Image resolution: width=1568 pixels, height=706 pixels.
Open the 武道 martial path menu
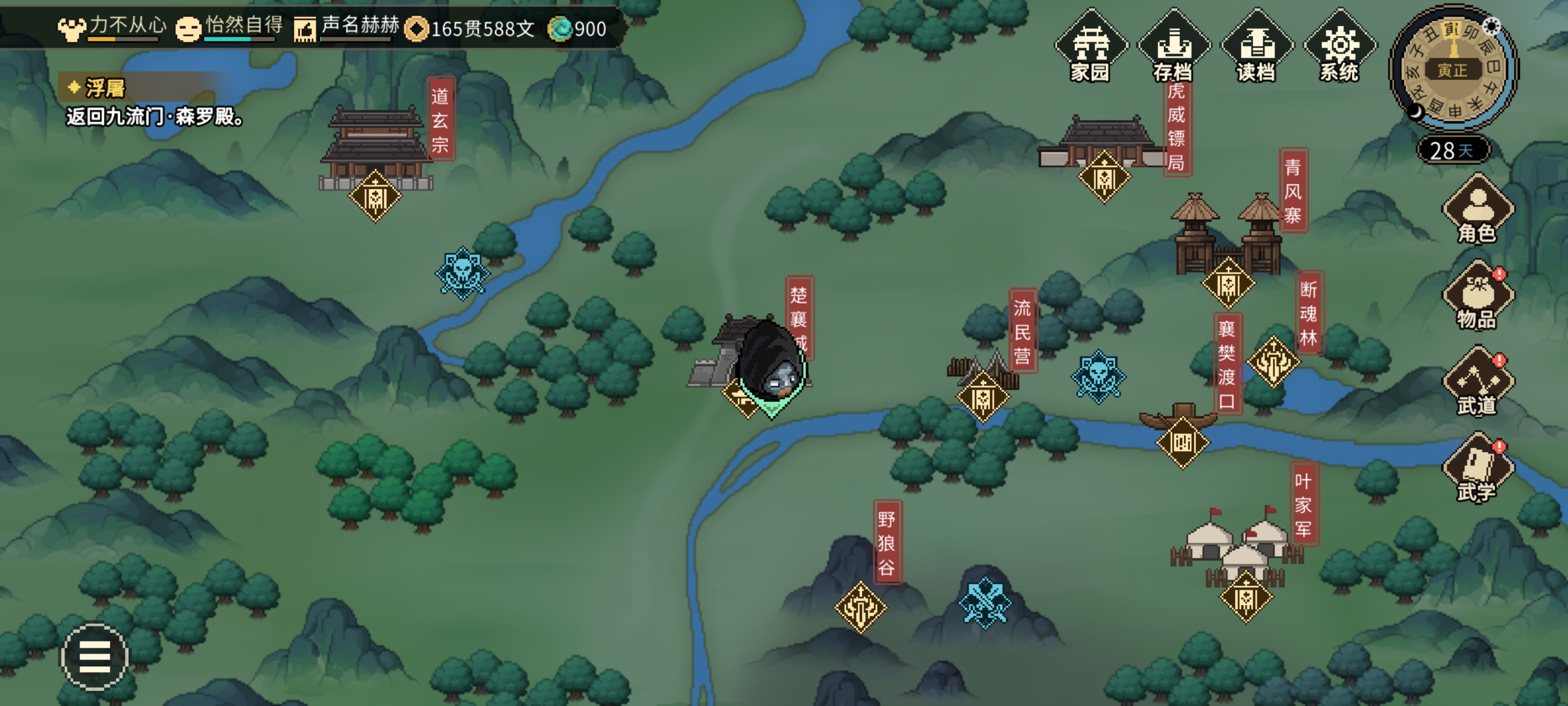tap(1477, 383)
